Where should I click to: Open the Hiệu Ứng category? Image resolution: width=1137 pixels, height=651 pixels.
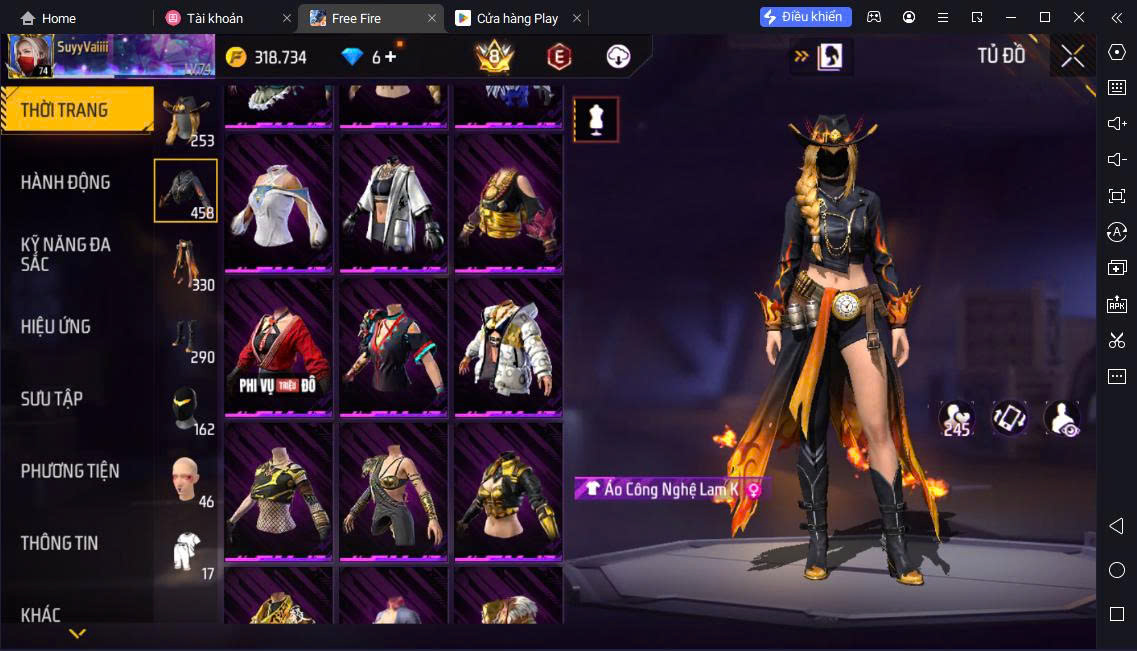pos(56,327)
